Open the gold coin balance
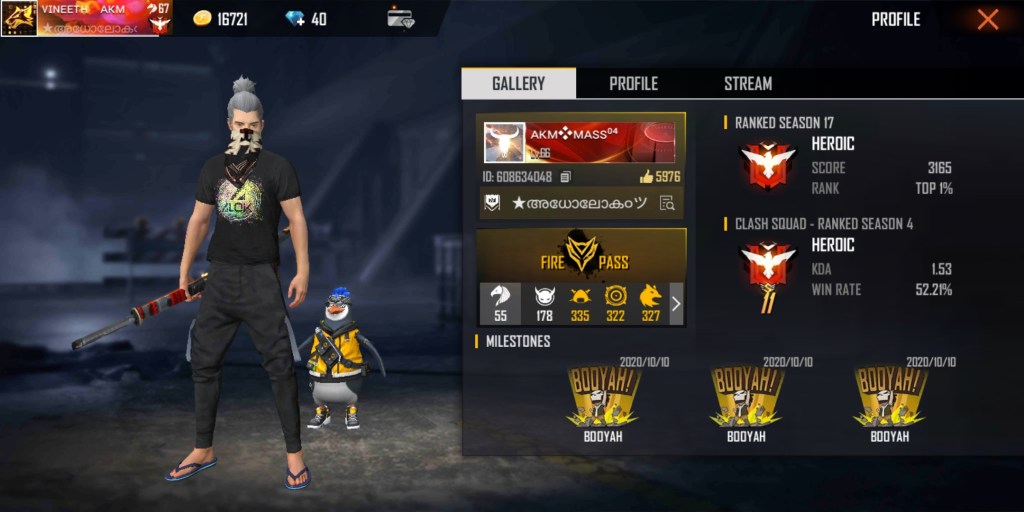The height and width of the screenshot is (512, 1024). point(220,19)
